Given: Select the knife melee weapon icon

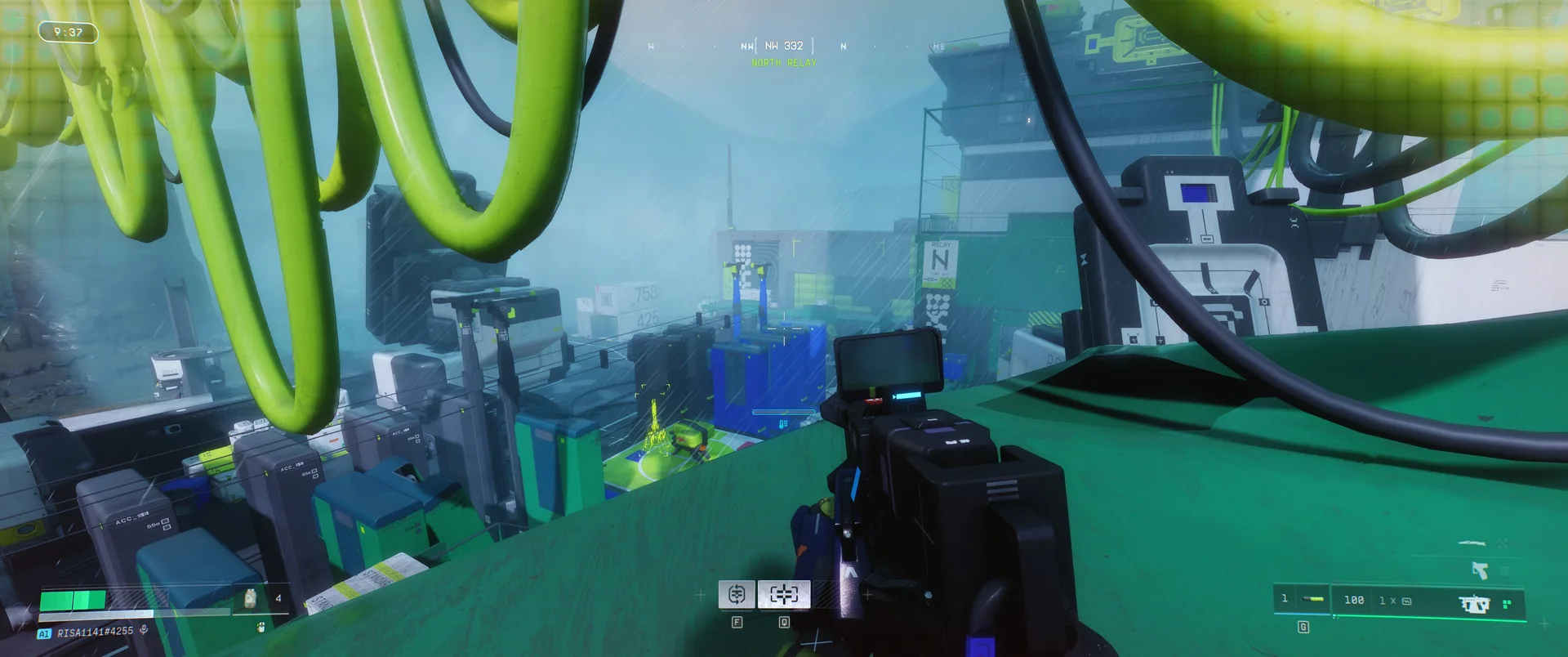Looking at the screenshot, I should [1472, 543].
